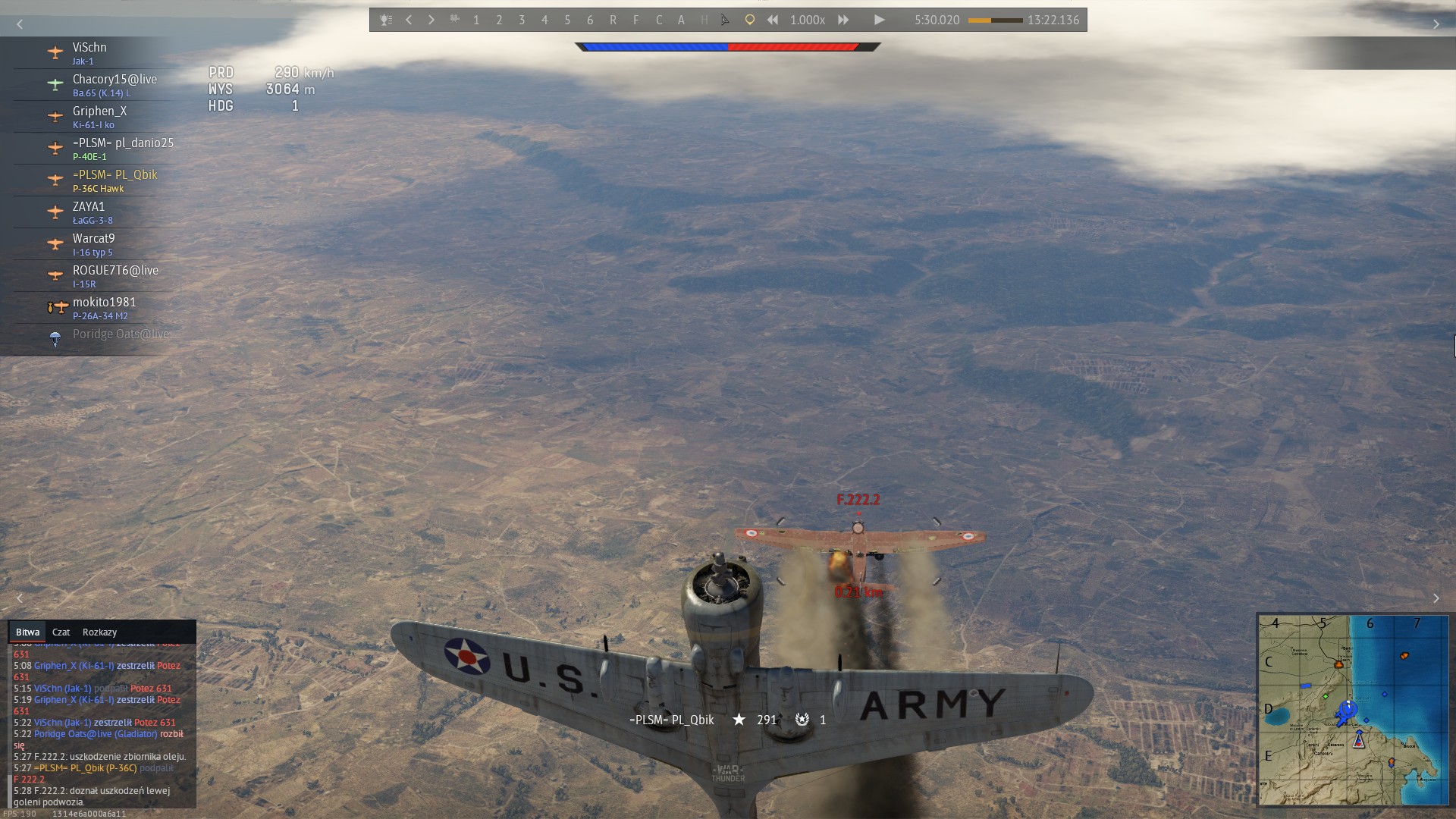Seek on the replay progress bar
1456x819 pixels.
click(x=995, y=20)
